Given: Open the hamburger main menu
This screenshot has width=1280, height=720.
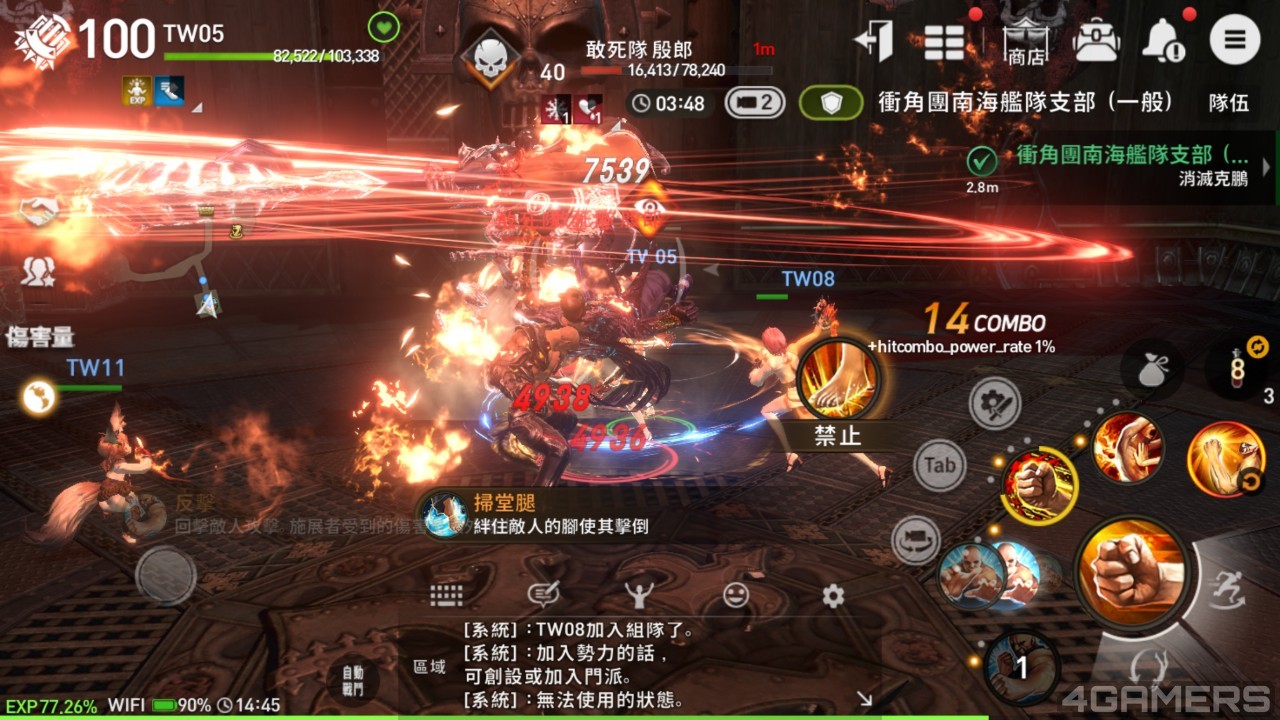Looking at the screenshot, I should click(x=1234, y=41).
